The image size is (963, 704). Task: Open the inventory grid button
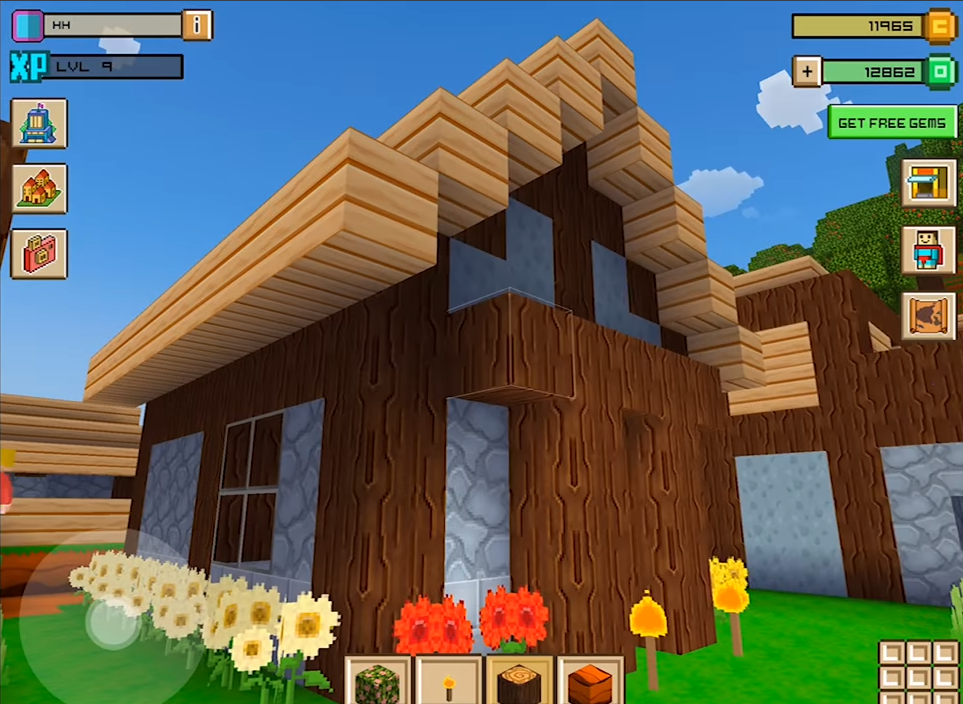pyautogui.click(x=919, y=670)
